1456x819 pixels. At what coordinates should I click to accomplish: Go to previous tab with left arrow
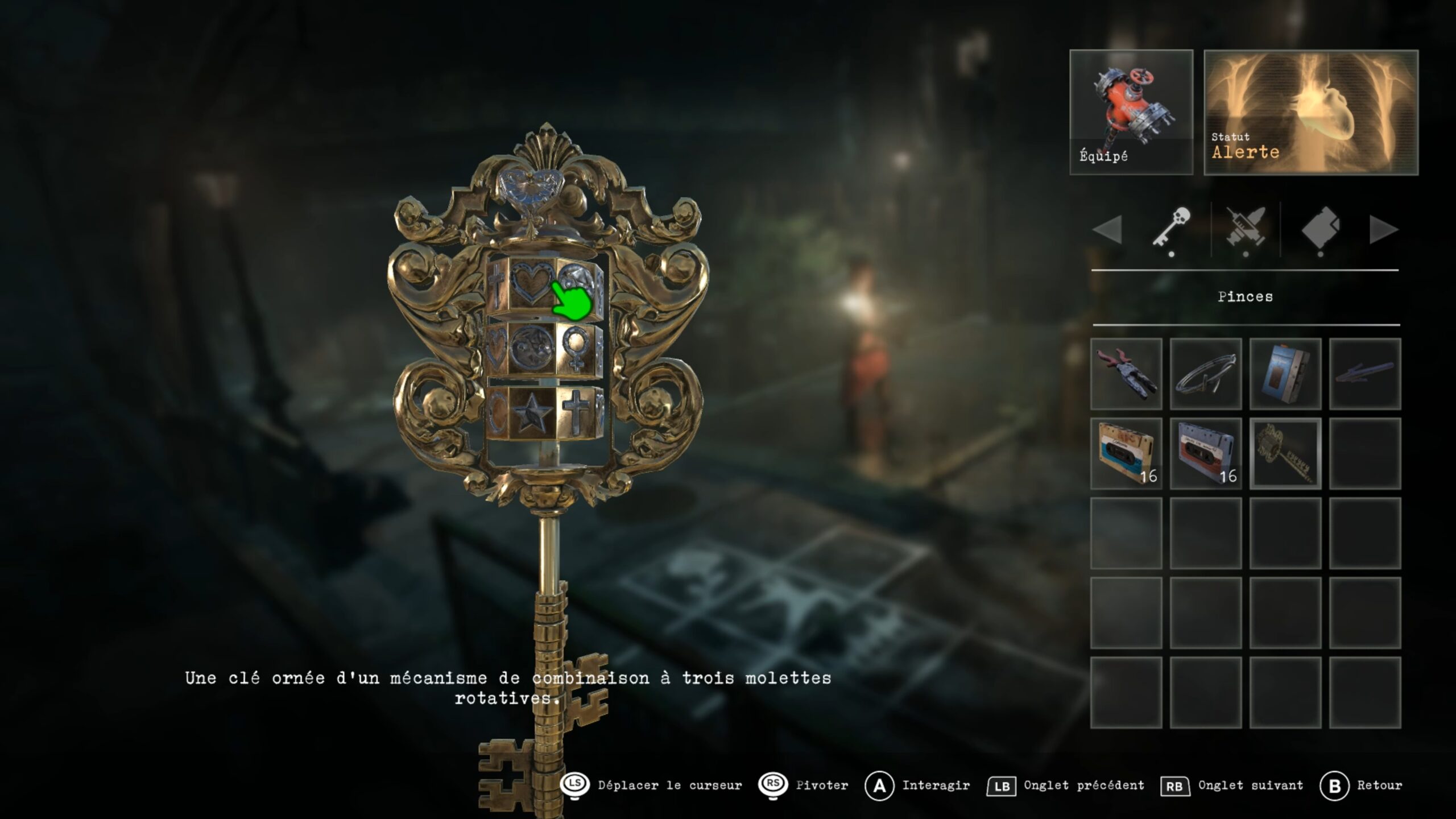coord(1107,230)
